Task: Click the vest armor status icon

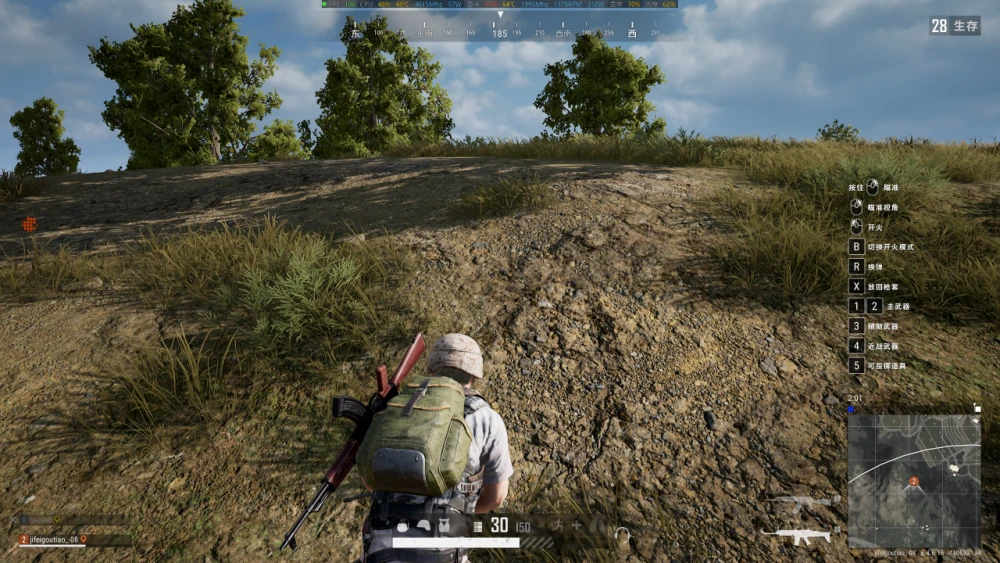Action: pyautogui.click(x=443, y=526)
